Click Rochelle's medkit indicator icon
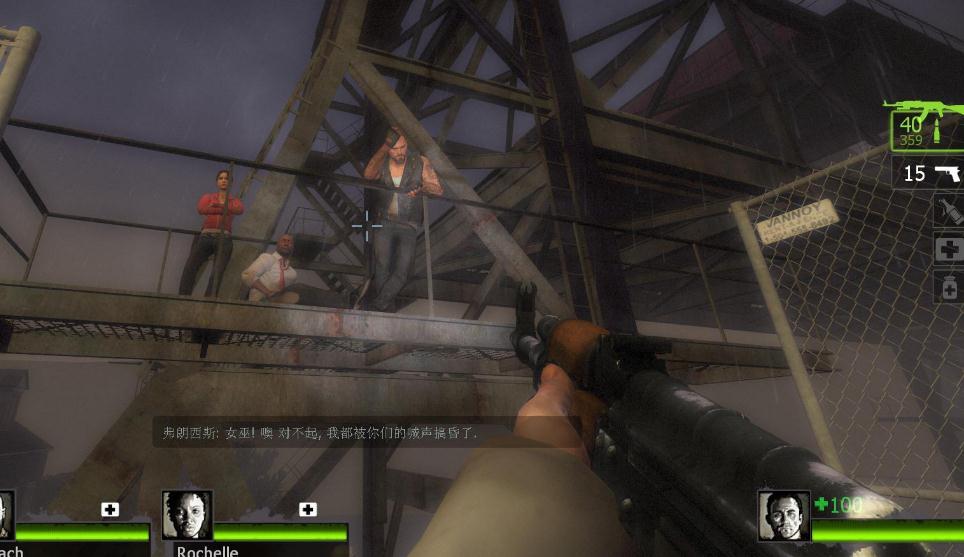964x557 pixels. pos(308,510)
